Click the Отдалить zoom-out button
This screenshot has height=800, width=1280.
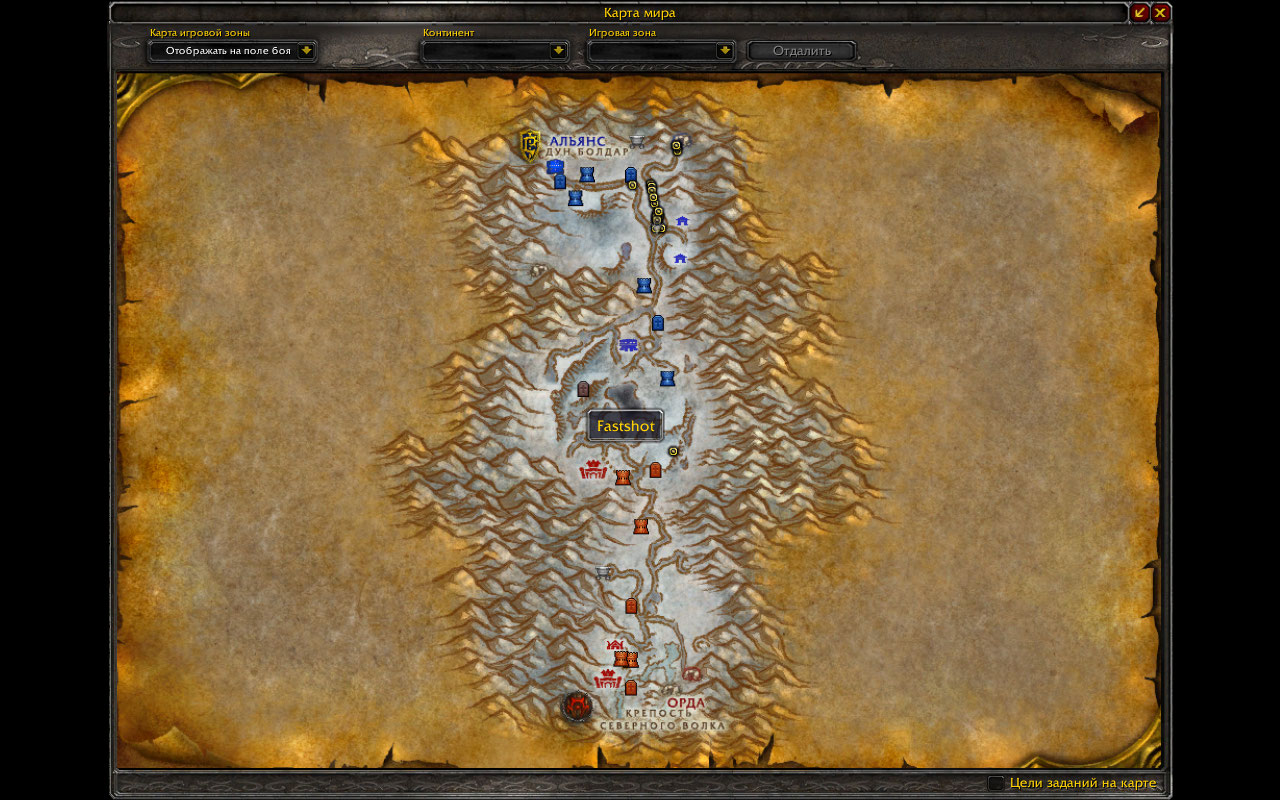(x=801, y=50)
